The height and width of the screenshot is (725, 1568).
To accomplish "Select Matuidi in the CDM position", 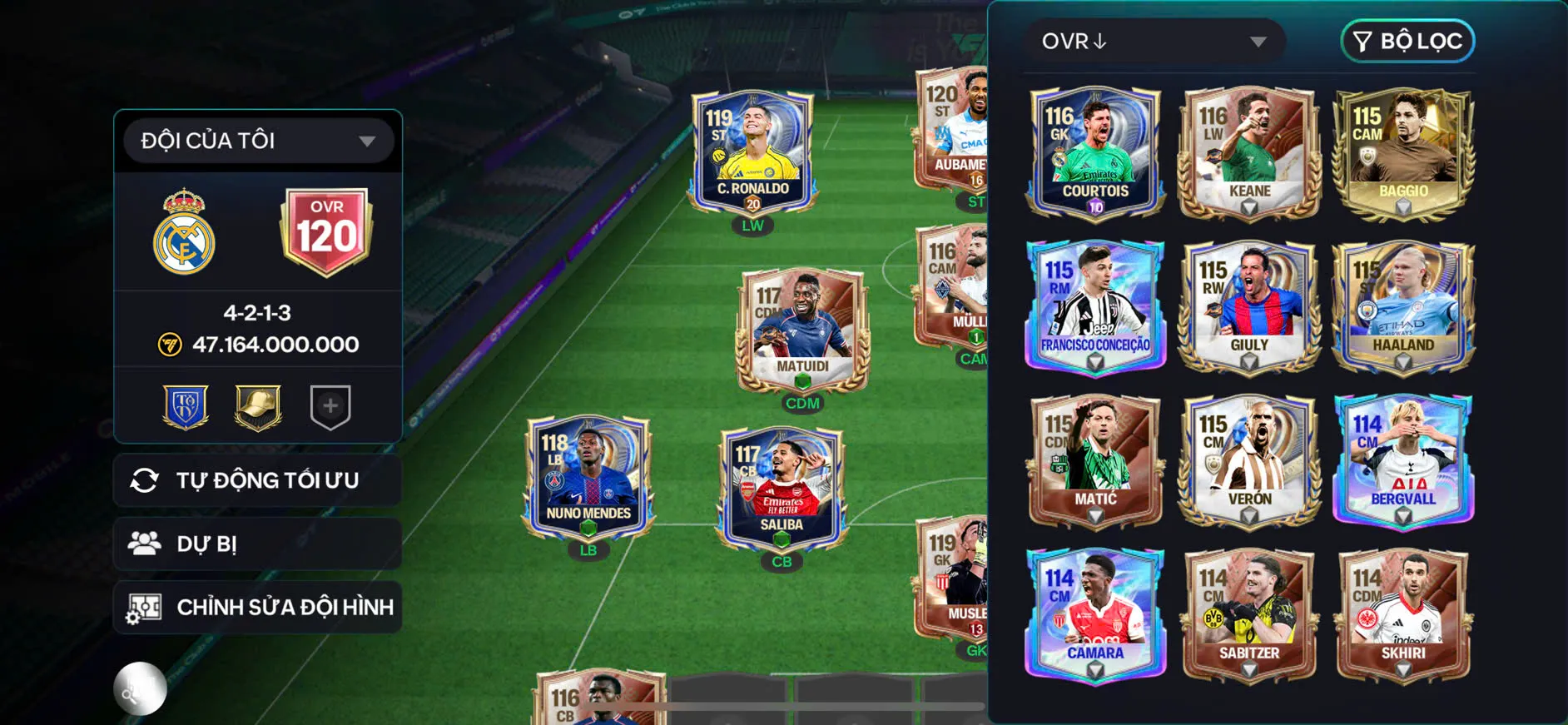I will (802, 331).
